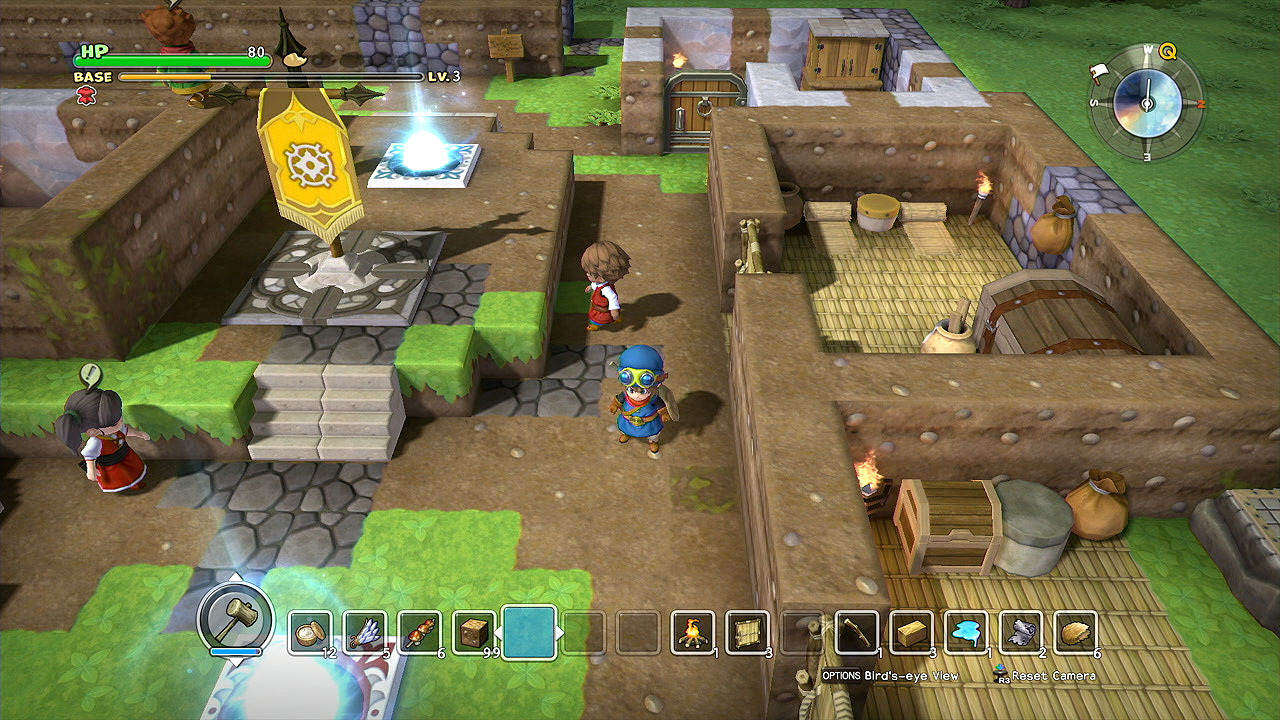Select the feather item slot
Image resolution: width=1280 pixels, height=720 pixels.
[x=365, y=632]
